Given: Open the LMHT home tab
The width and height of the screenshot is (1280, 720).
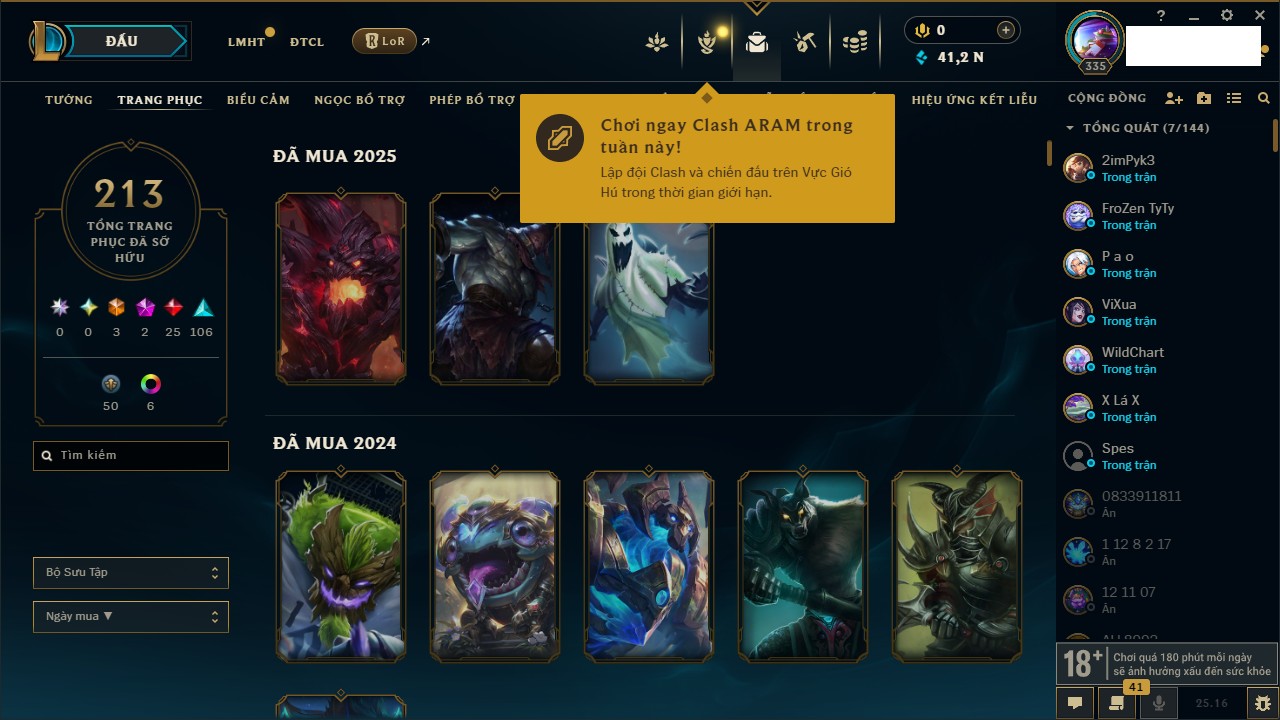Looking at the screenshot, I should click(x=246, y=42).
